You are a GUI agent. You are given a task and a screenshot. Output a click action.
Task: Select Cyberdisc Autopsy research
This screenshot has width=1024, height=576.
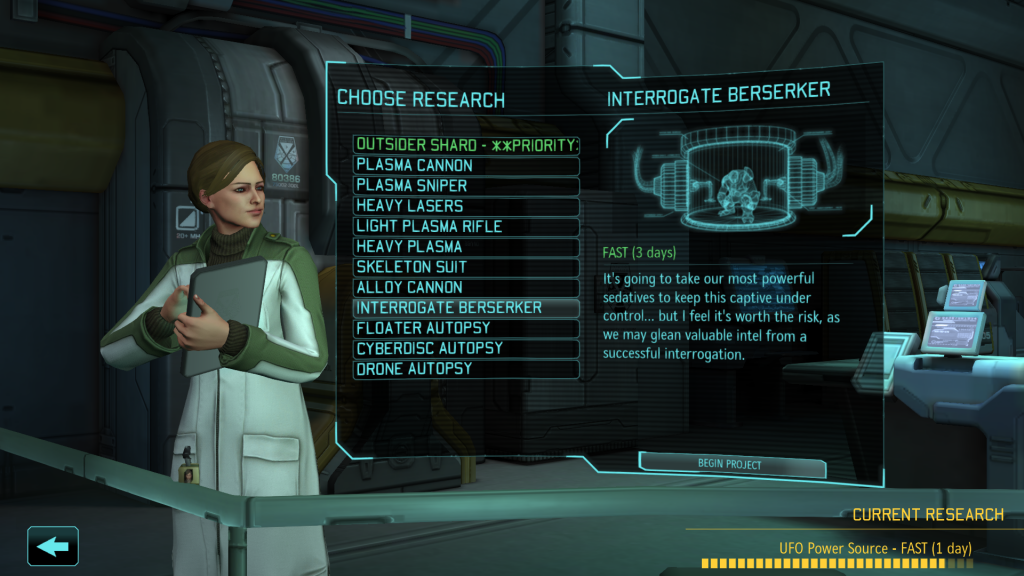point(466,349)
